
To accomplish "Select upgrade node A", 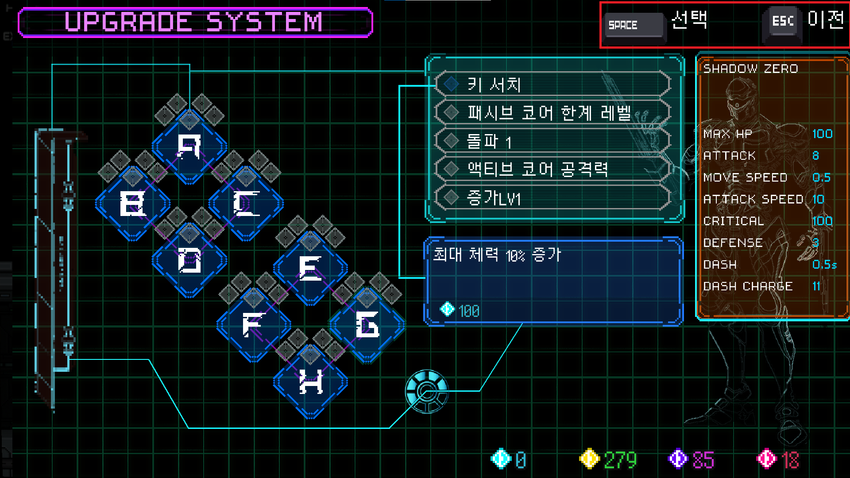I will tap(188, 148).
